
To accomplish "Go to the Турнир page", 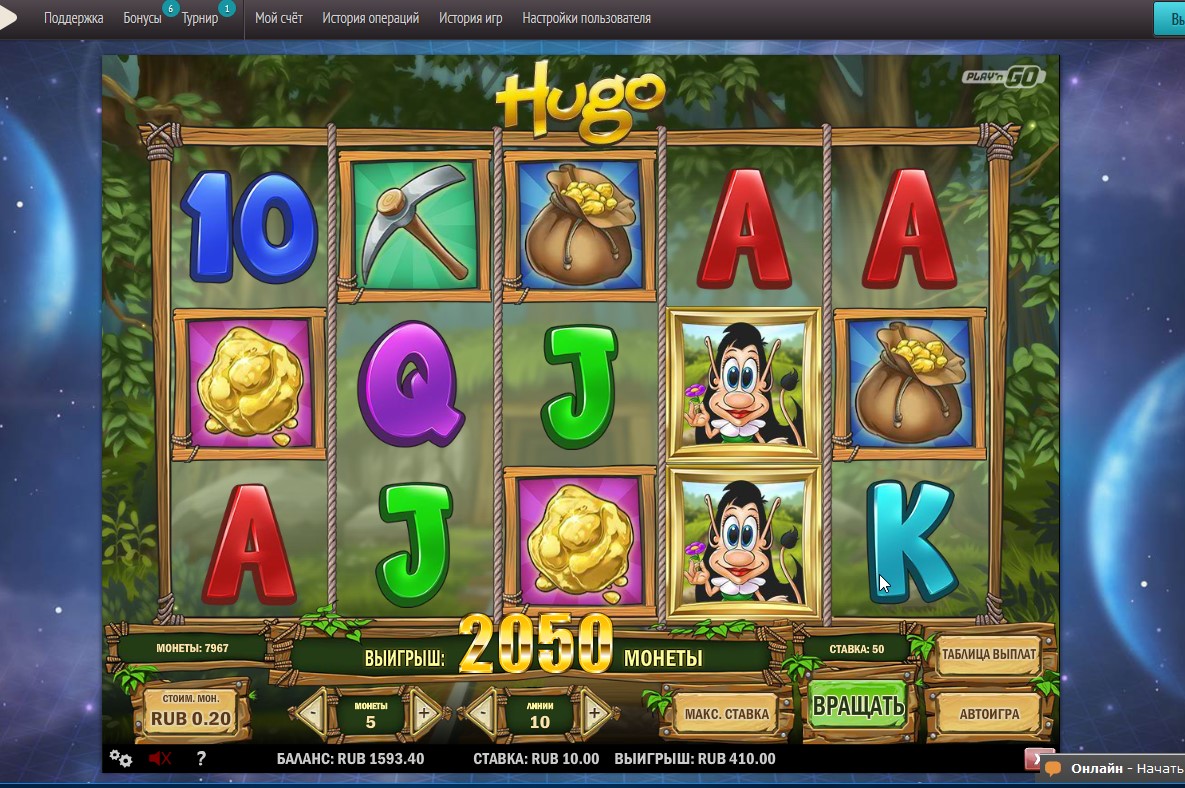I will coord(200,18).
